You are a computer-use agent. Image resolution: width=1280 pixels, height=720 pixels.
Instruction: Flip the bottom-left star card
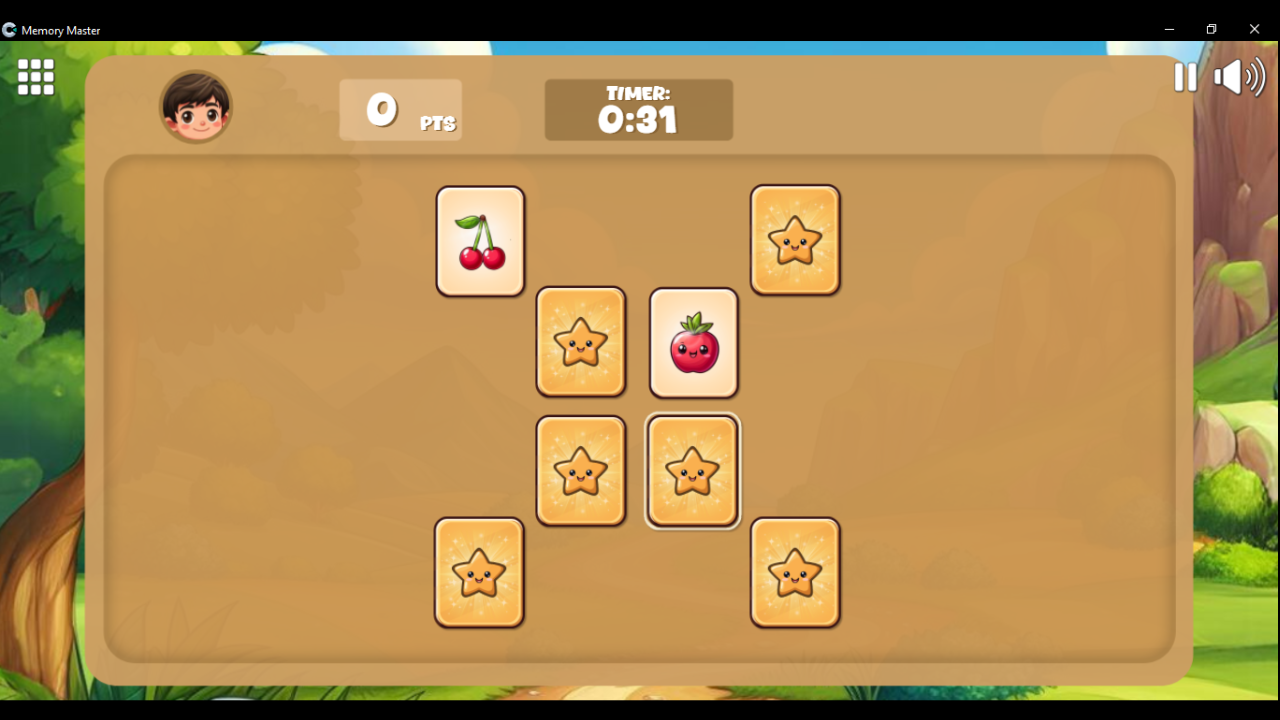click(x=479, y=572)
